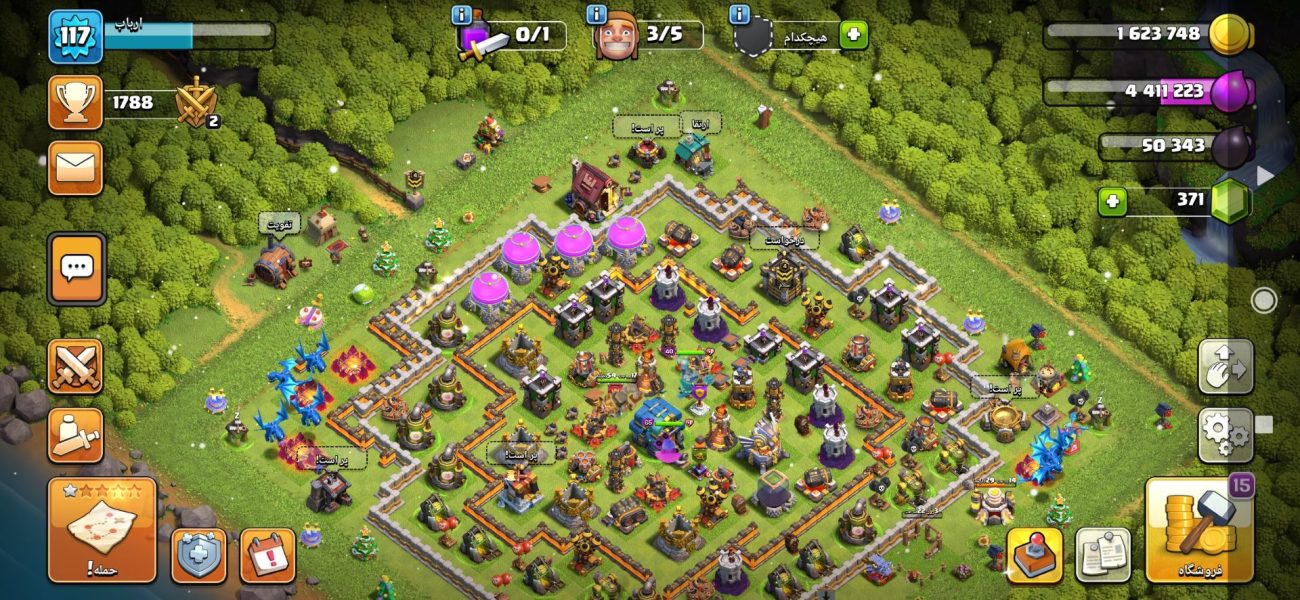Viewport: 1300px width, 600px height.
Task: Open the trophy rankings button
Action: [76, 102]
